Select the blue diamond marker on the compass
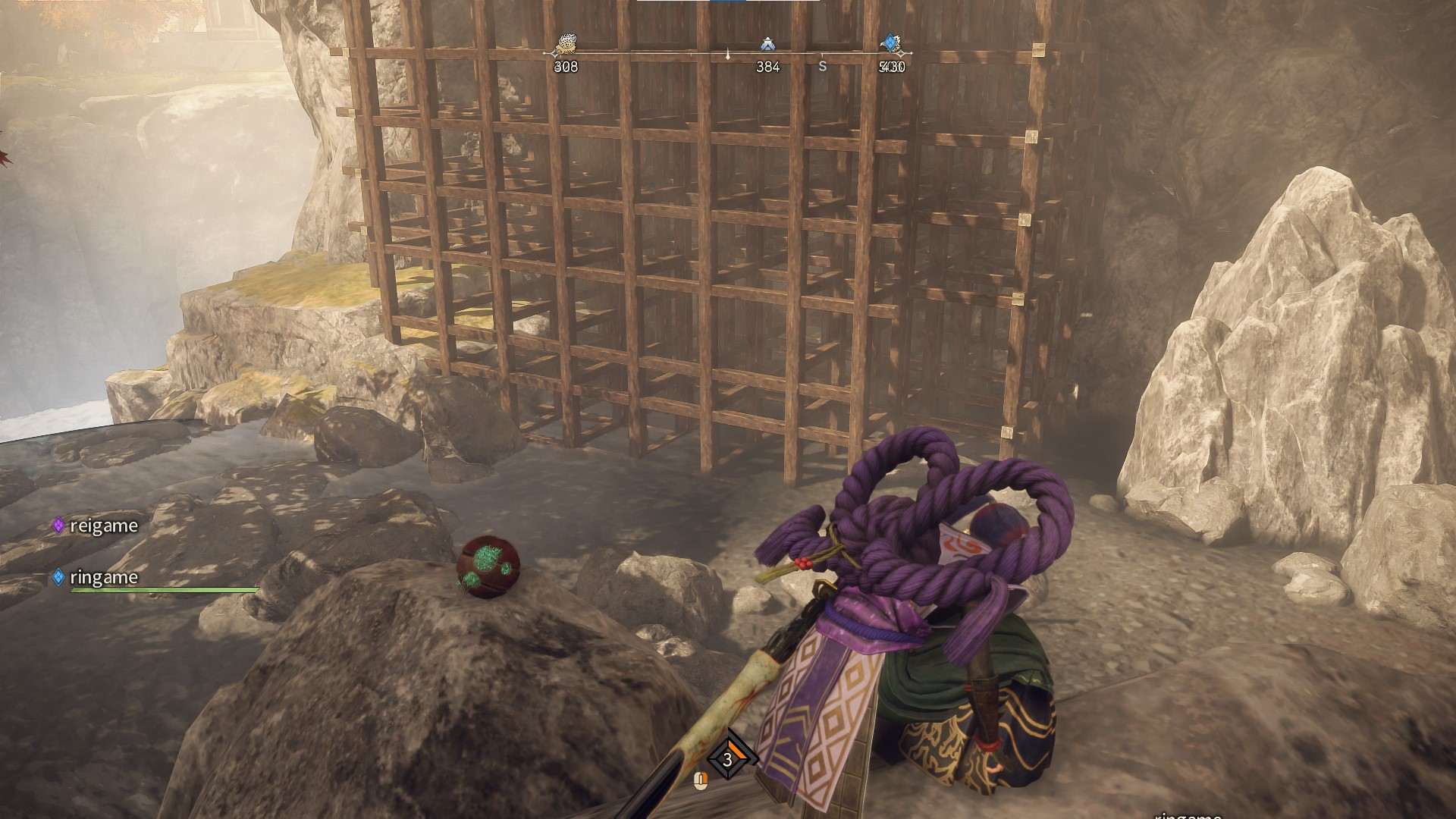Viewport: 1456px width, 819px height. pyautogui.click(x=890, y=42)
